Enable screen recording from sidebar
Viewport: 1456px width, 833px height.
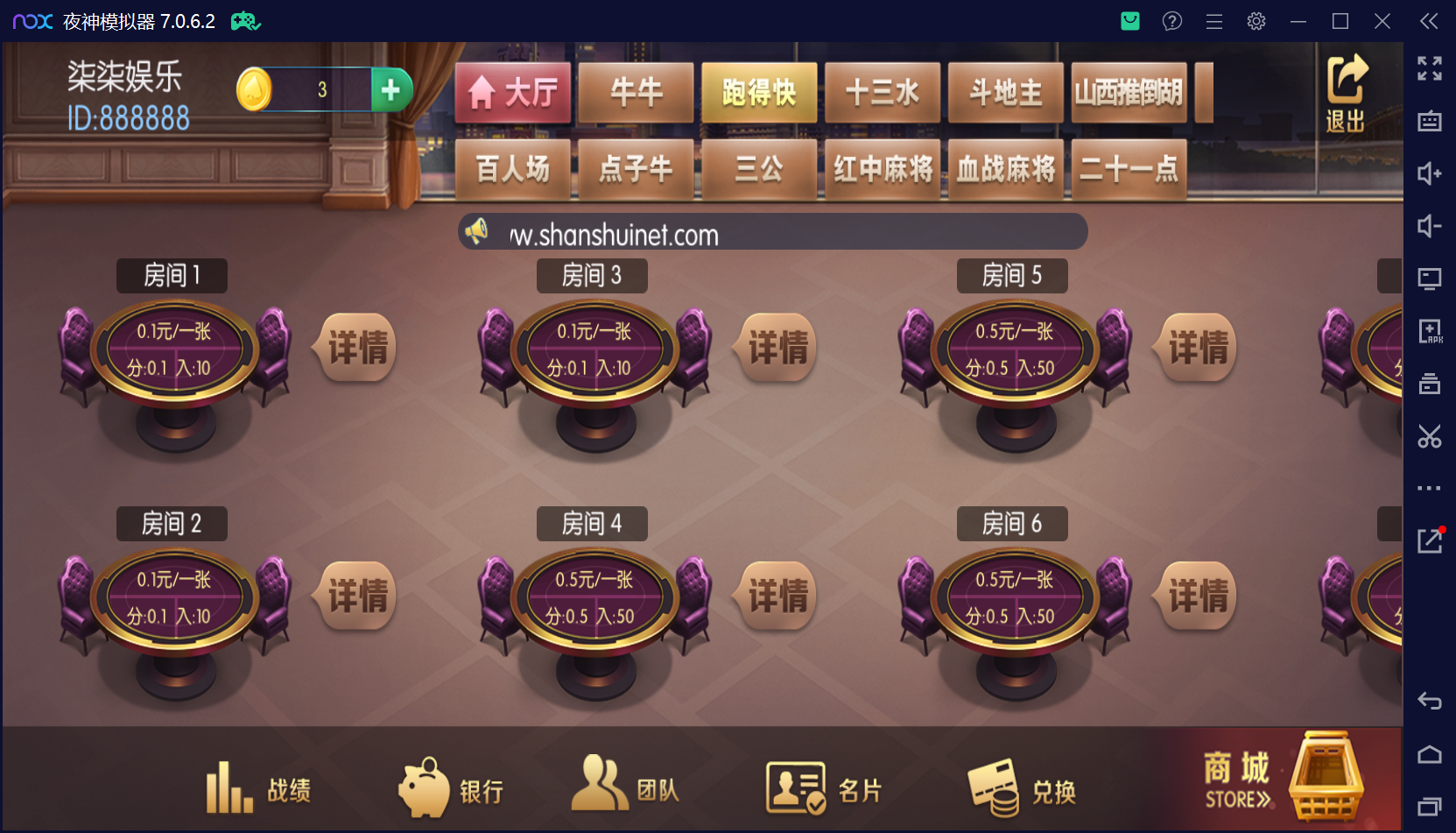pyautogui.click(x=1431, y=279)
